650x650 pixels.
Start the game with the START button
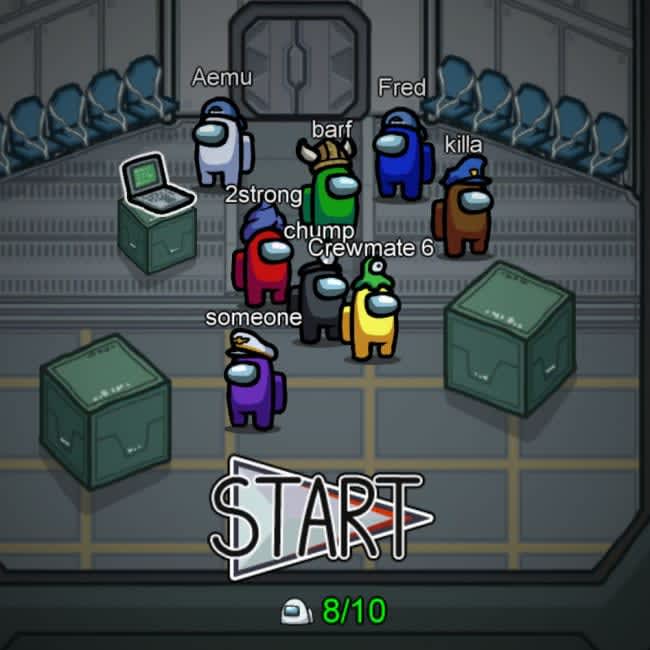[318, 518]
